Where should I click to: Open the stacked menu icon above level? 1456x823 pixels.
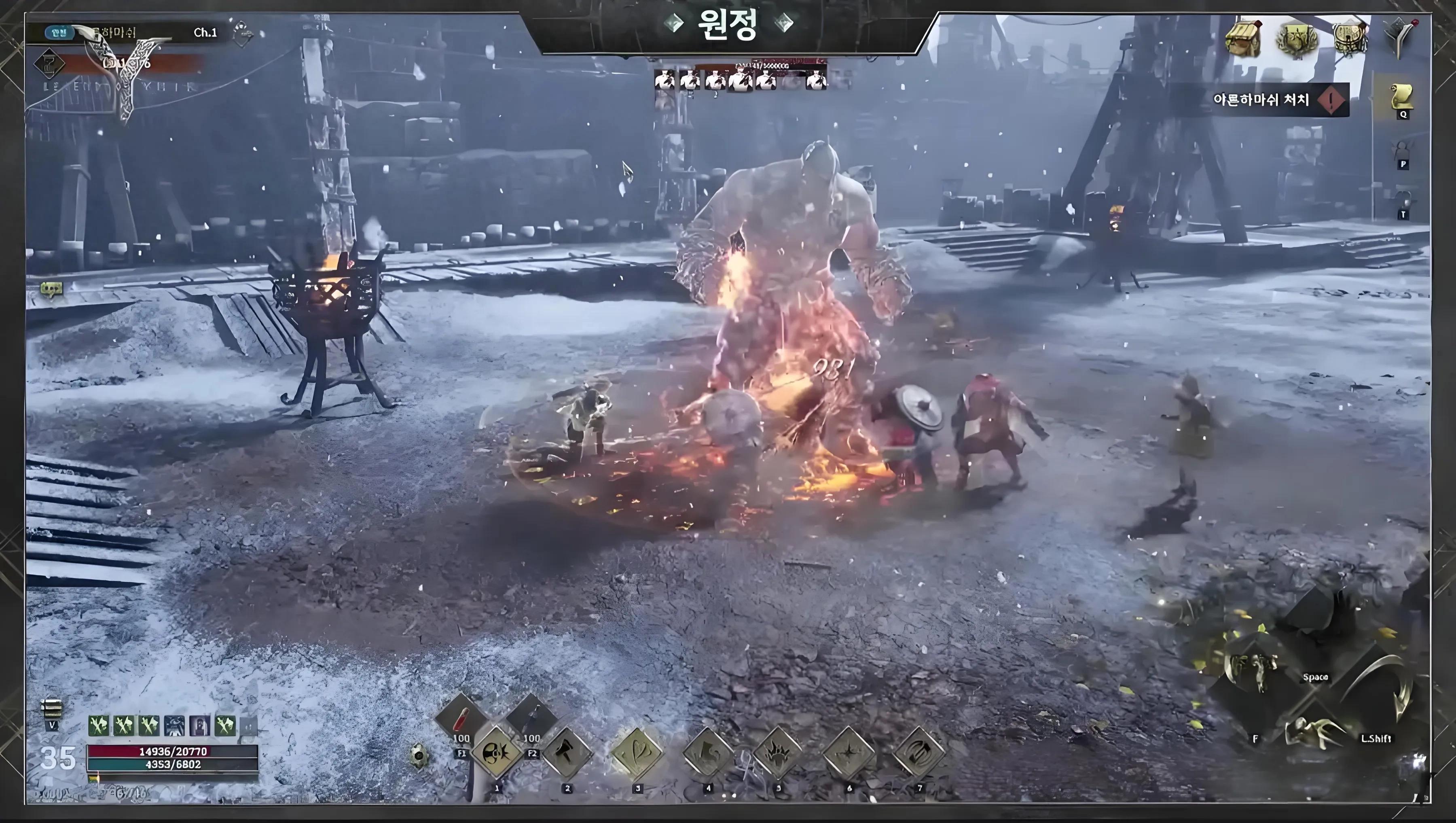coord(51,708)
